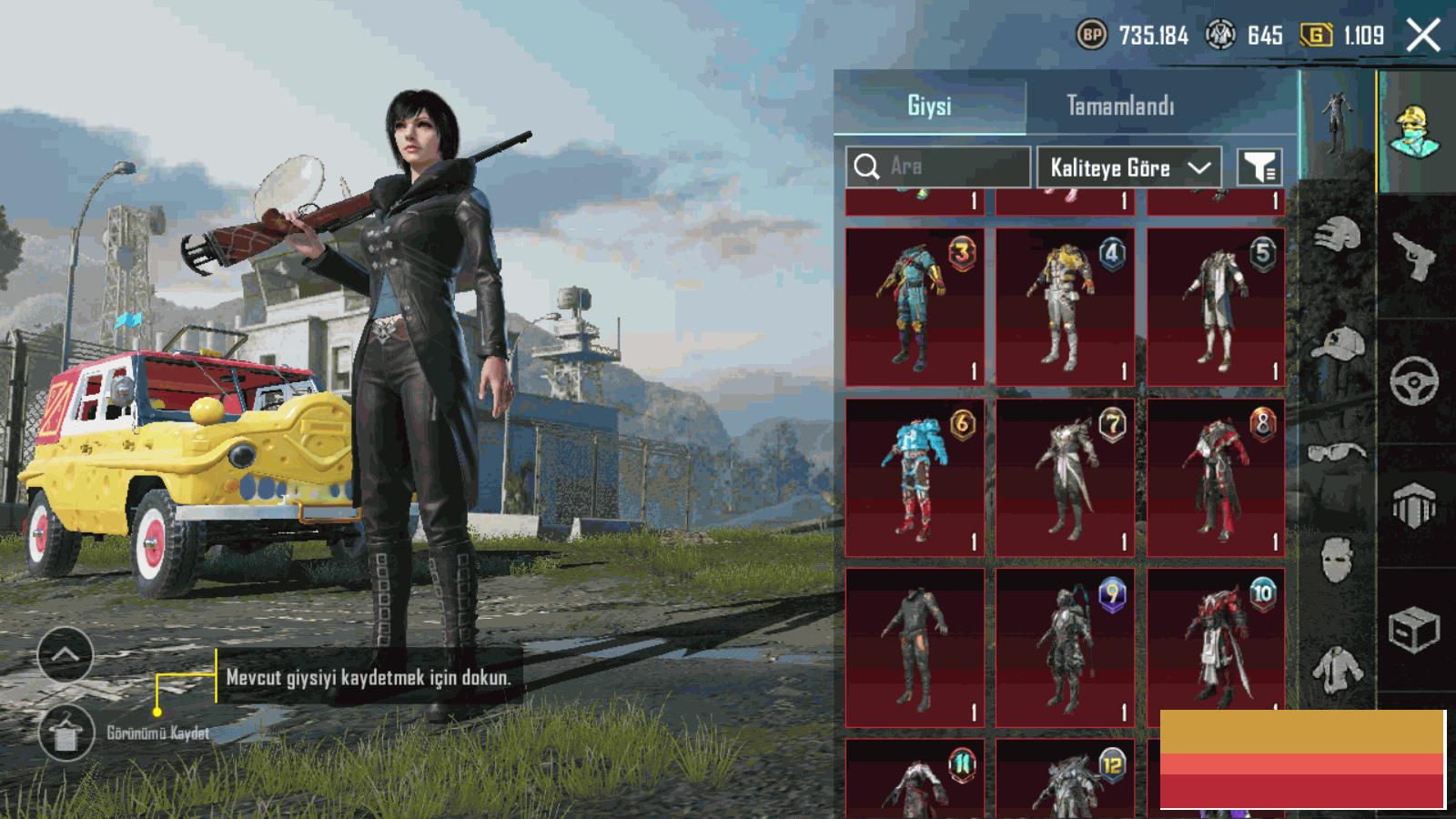
Task: Select the silver armor outfit numbered 7
Action: [x=1065, y=477]
